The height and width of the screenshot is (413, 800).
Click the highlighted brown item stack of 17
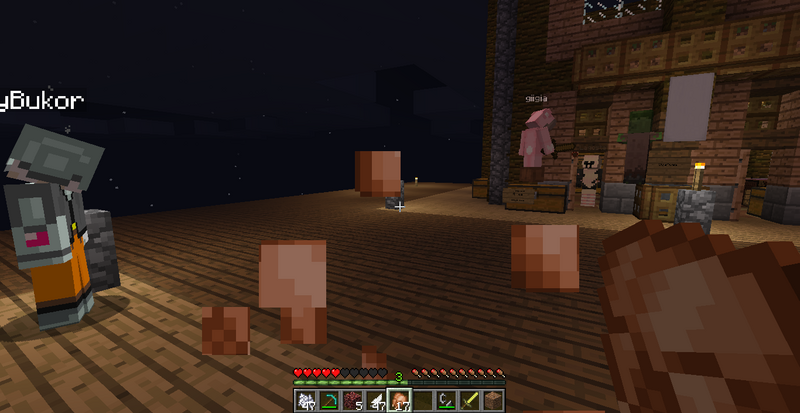(400, 401)
